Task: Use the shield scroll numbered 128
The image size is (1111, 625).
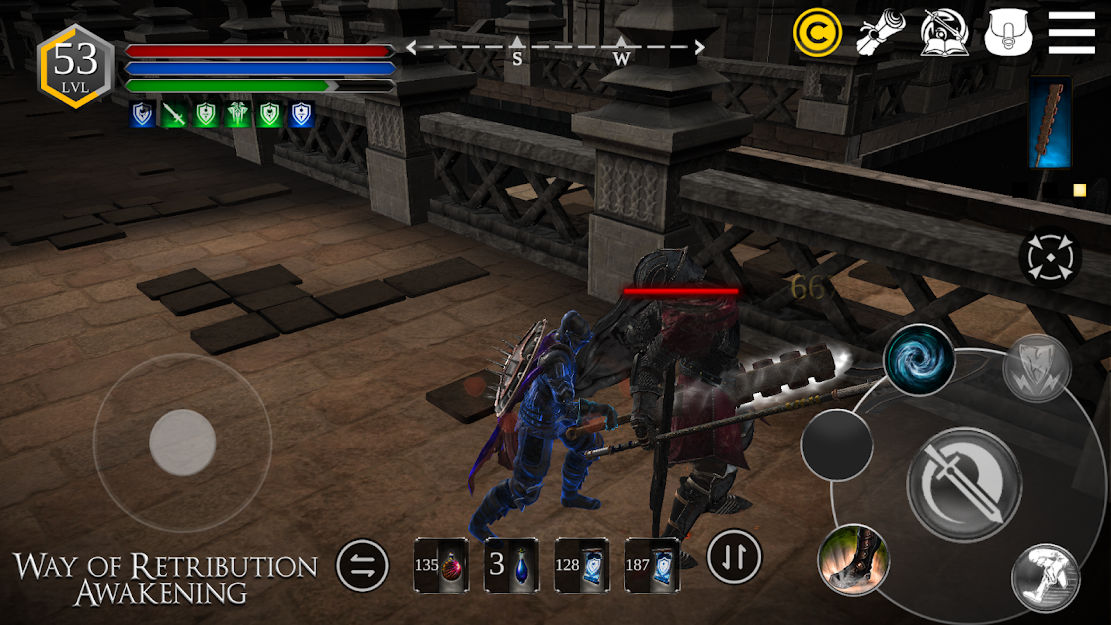Action: point(582,565)
